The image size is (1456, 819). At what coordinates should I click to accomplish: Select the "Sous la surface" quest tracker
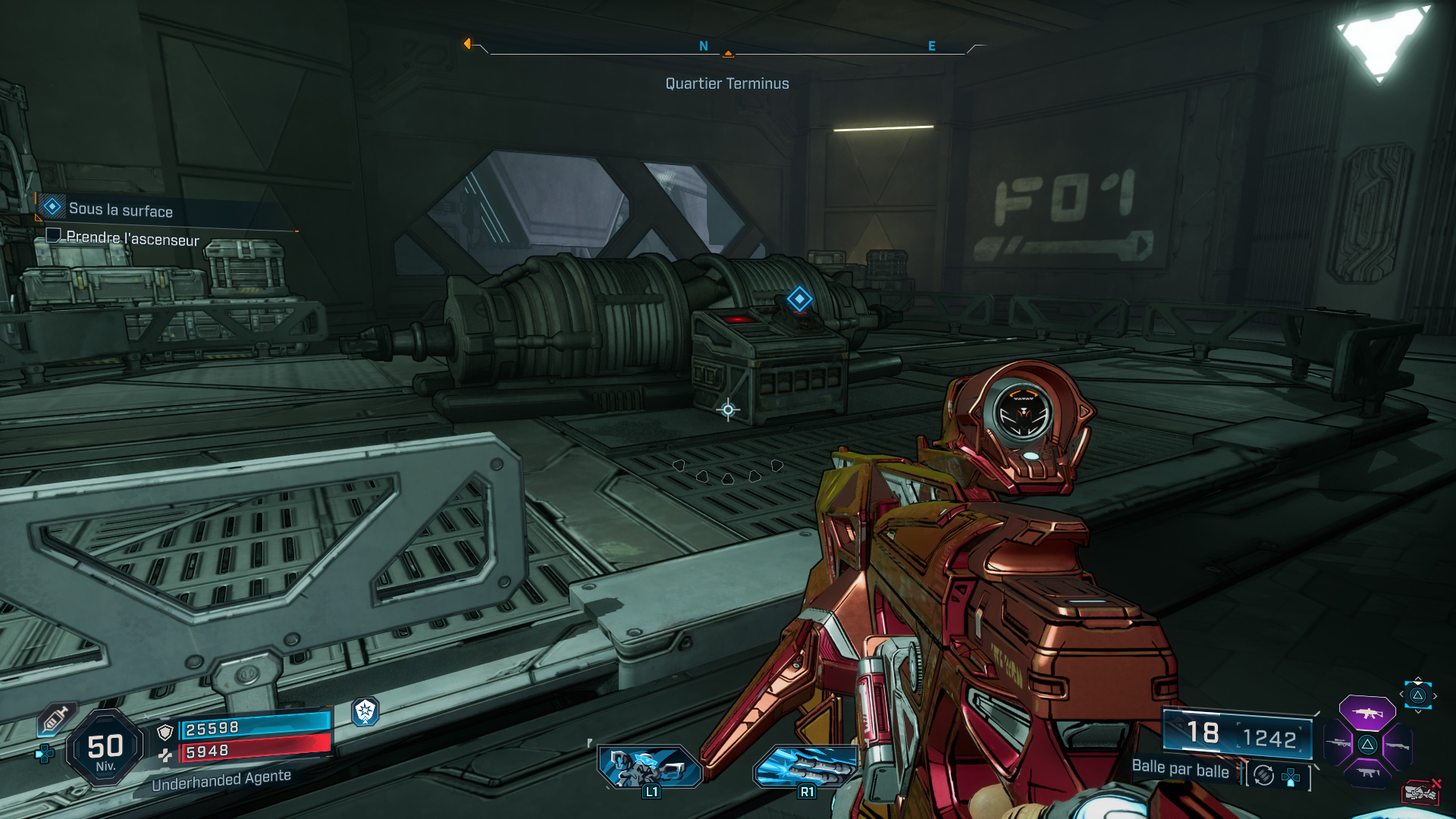(120, 209)
